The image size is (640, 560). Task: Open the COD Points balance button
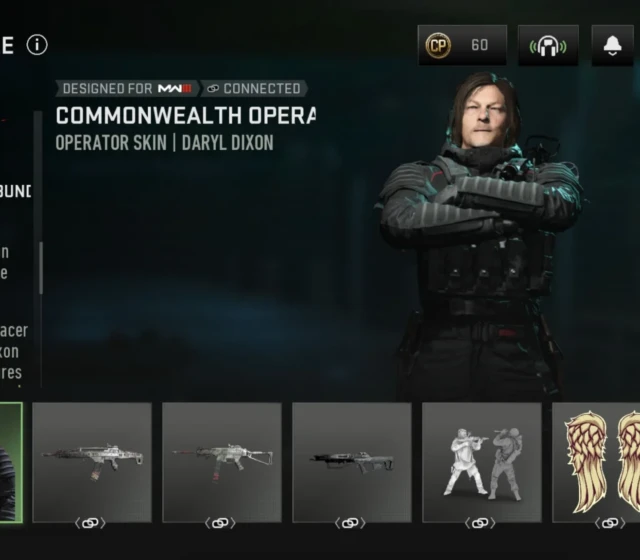462,45
